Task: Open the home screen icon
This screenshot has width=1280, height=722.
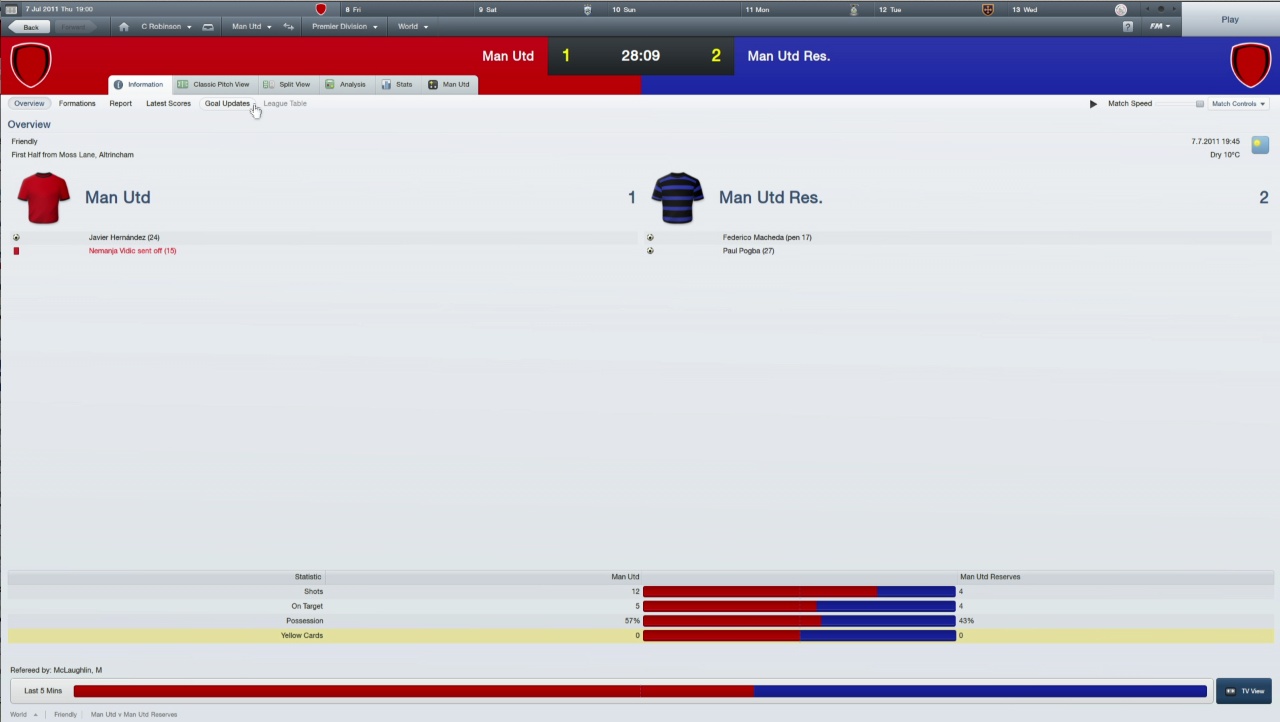Action: (123, 26)
